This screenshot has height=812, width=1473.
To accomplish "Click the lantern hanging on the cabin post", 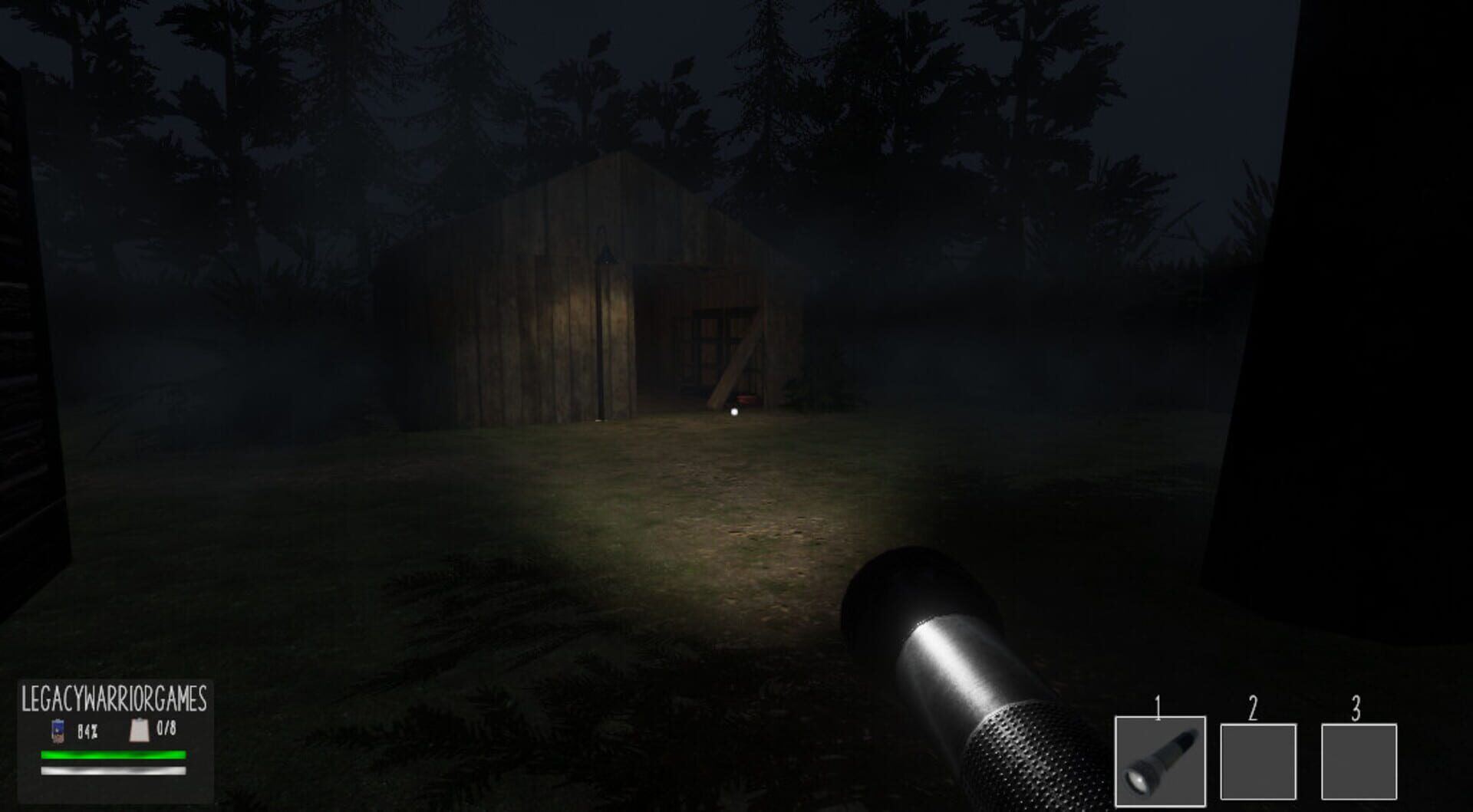I will (x=606, y=255).
